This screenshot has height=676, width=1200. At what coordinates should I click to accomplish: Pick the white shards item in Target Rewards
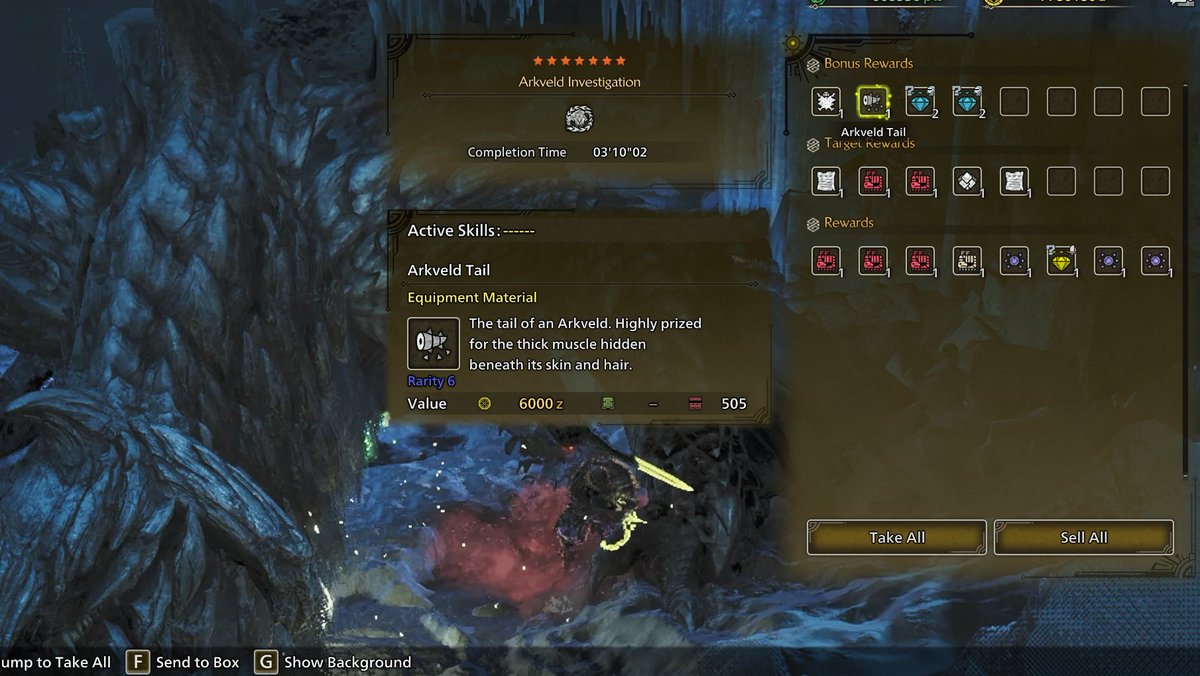[x=967, y=181]
